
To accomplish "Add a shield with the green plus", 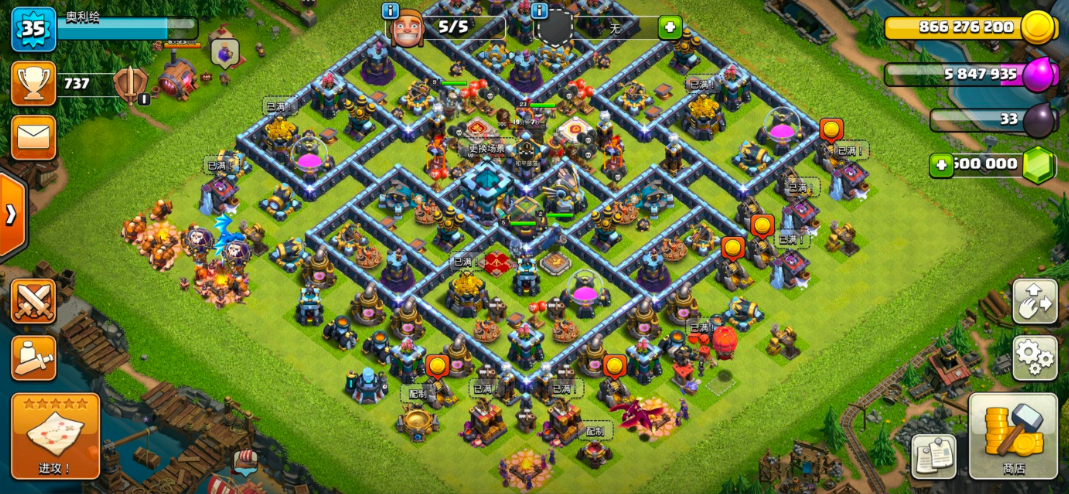I will coord(669,28).
